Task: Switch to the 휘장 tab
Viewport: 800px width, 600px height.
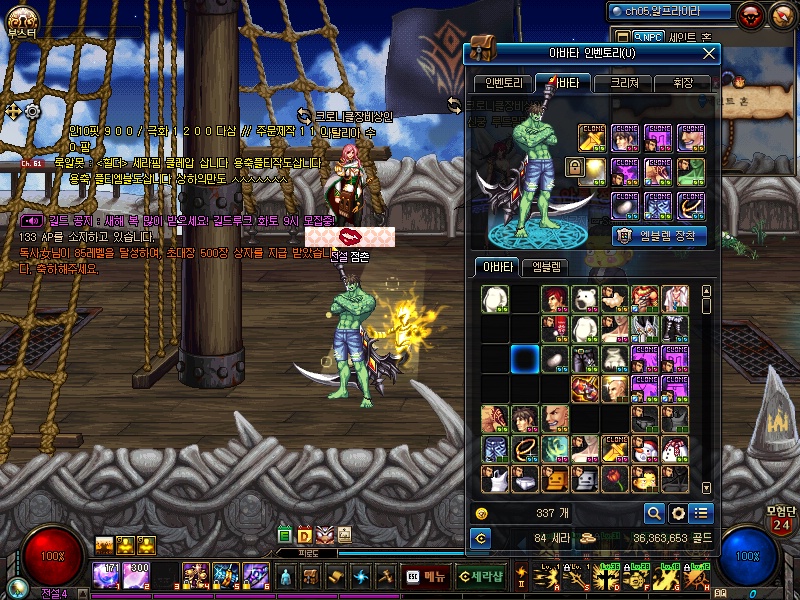Action: click(x=682, y=83)
